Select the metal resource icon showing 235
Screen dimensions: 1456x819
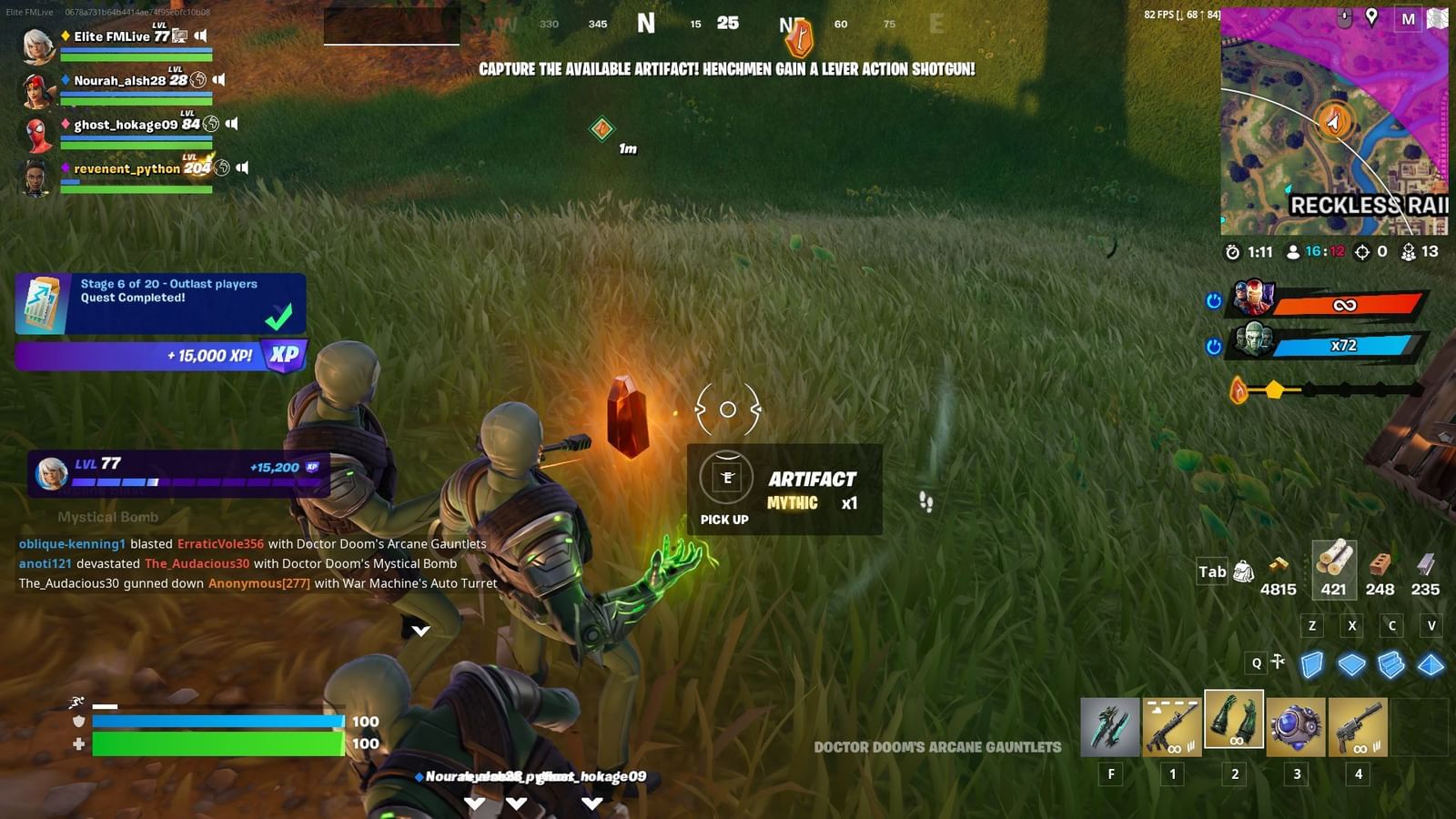coord(1423,564)
